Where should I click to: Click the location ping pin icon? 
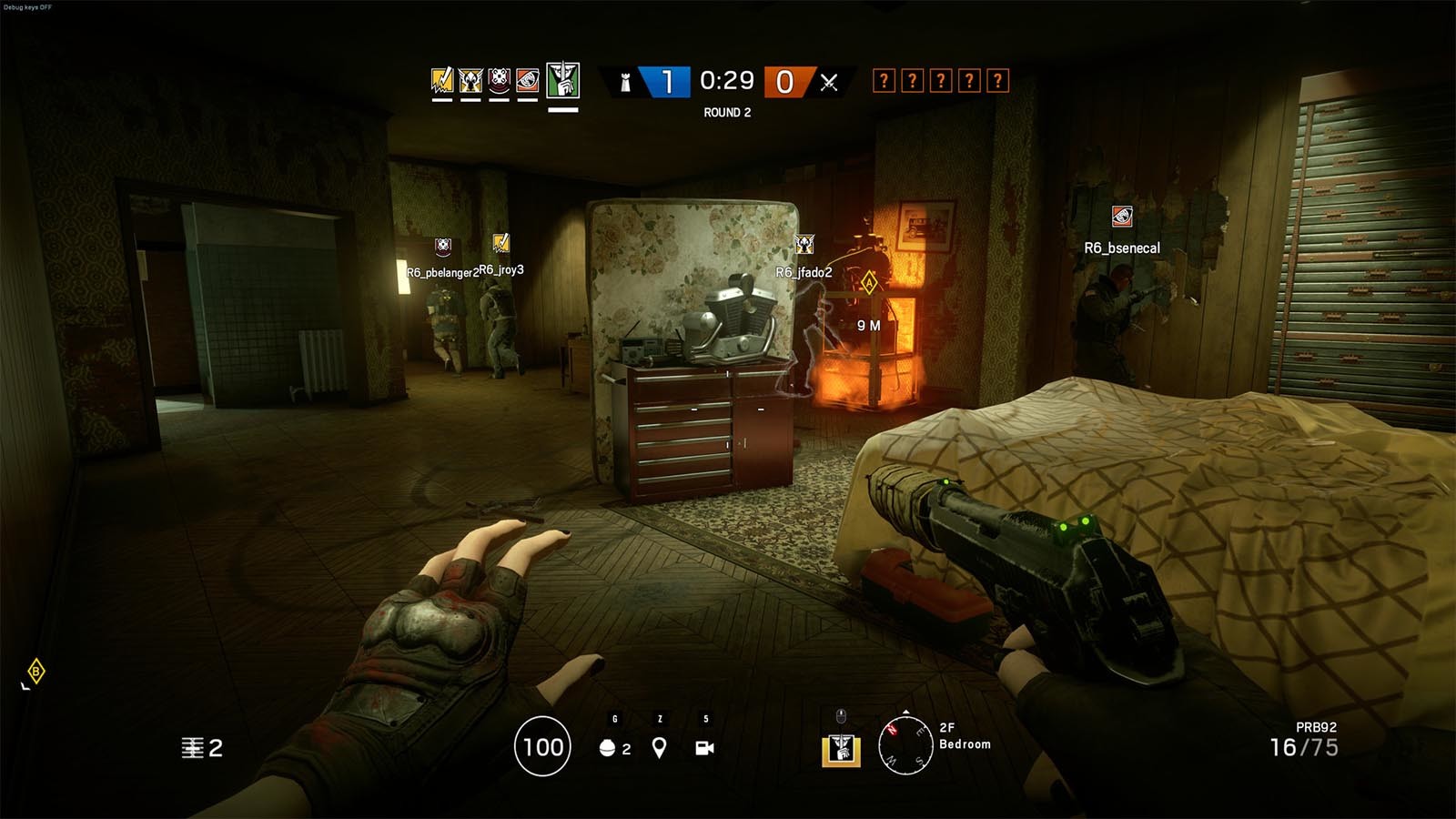pyautogui.click(x=659, y=748)
